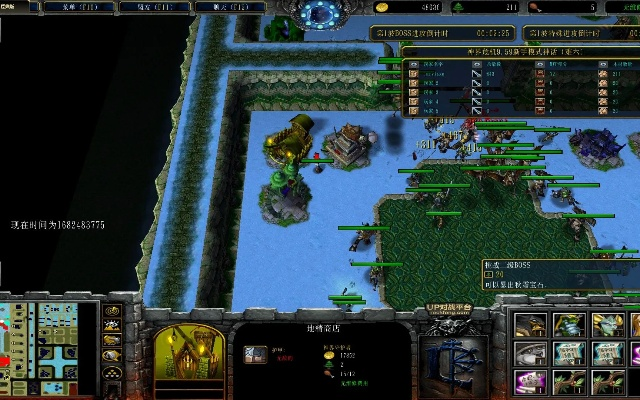This screenshot has width=640, height=400.
Task: Click on the minimap
Action: tap(49, 346)
